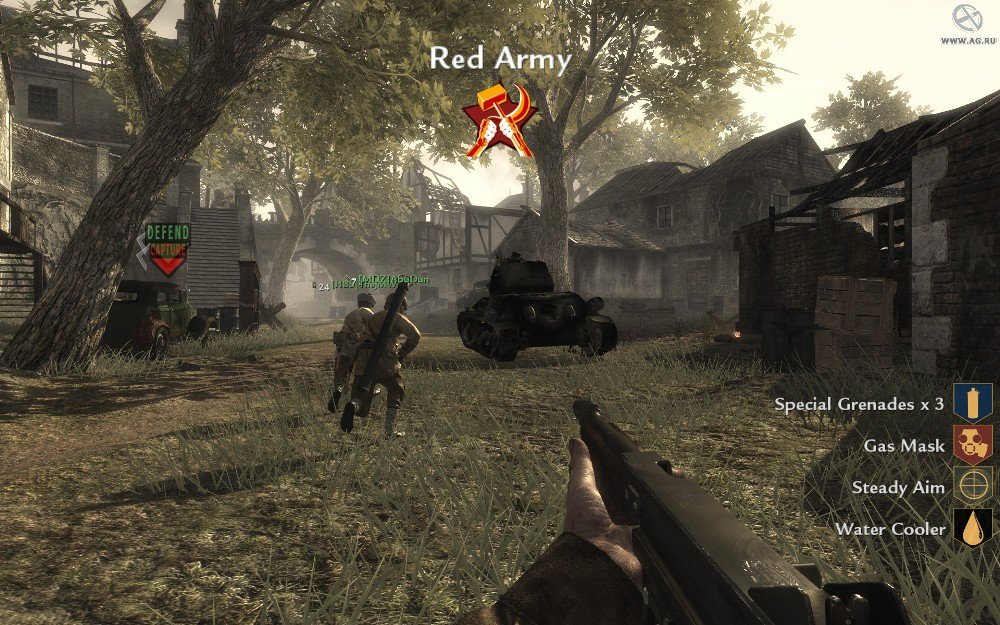Click the Water Cooler droplet perk icon
The width and height of the screenshot is (1000, 625).
(x=972, y=528)
